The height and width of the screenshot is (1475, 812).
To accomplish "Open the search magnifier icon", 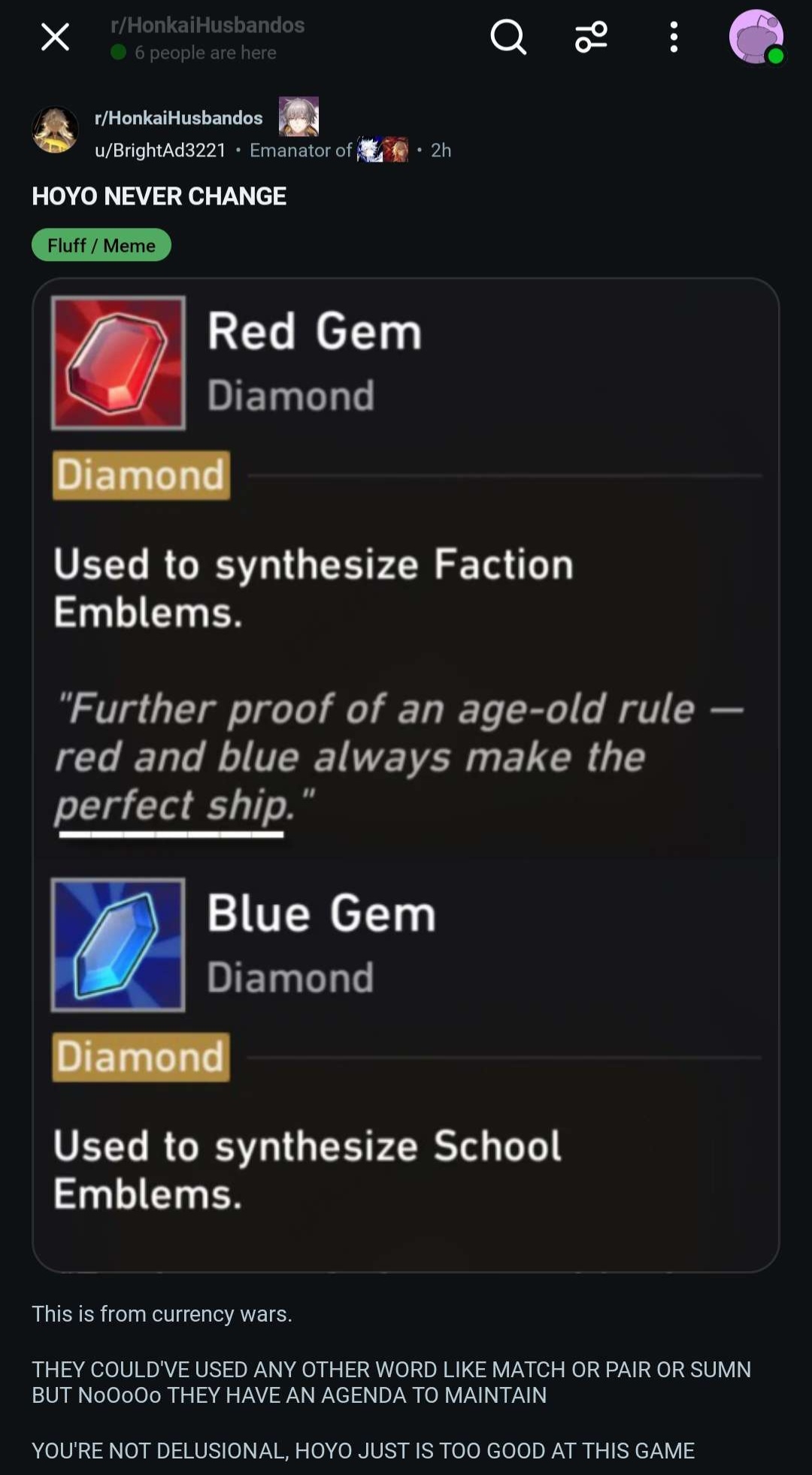I will (508, 37).
